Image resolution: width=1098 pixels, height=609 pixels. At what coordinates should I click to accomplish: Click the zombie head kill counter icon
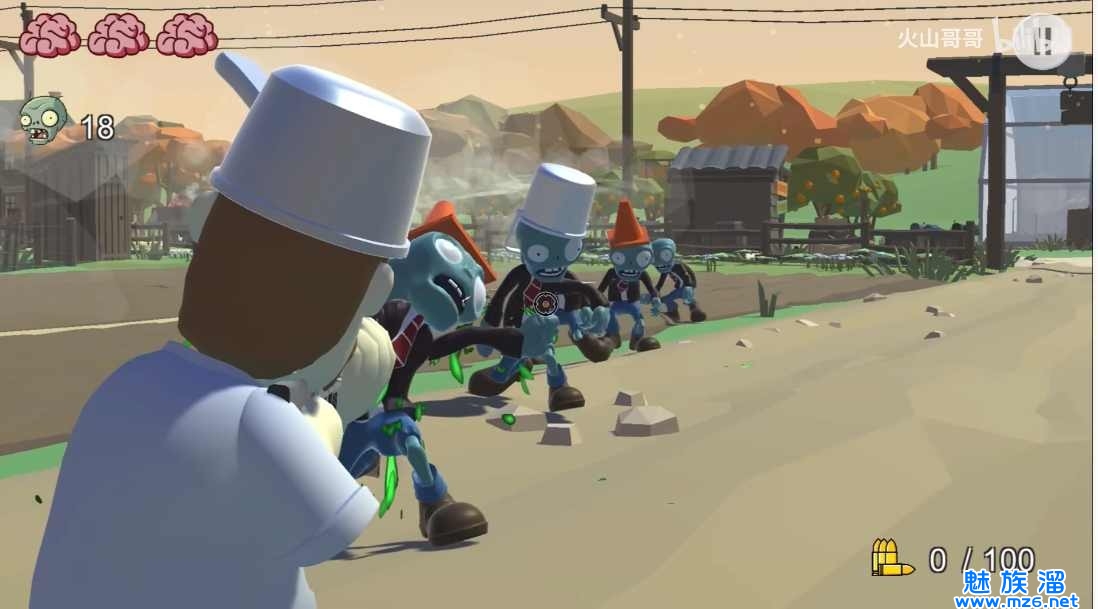pos(42,121)
